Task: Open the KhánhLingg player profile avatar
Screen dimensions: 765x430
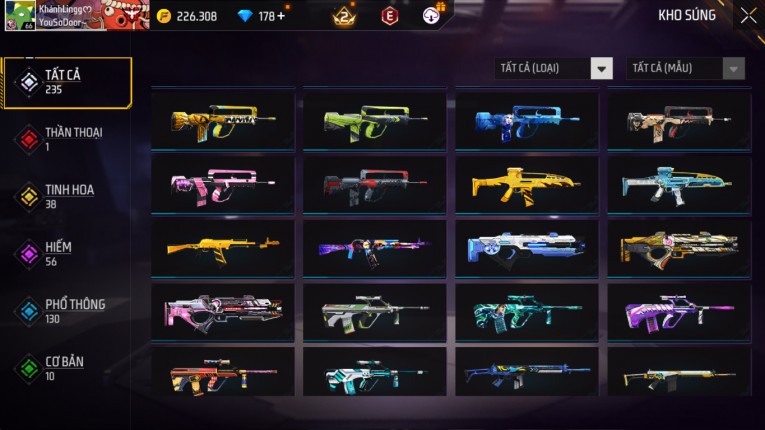Action: (20, 16)
